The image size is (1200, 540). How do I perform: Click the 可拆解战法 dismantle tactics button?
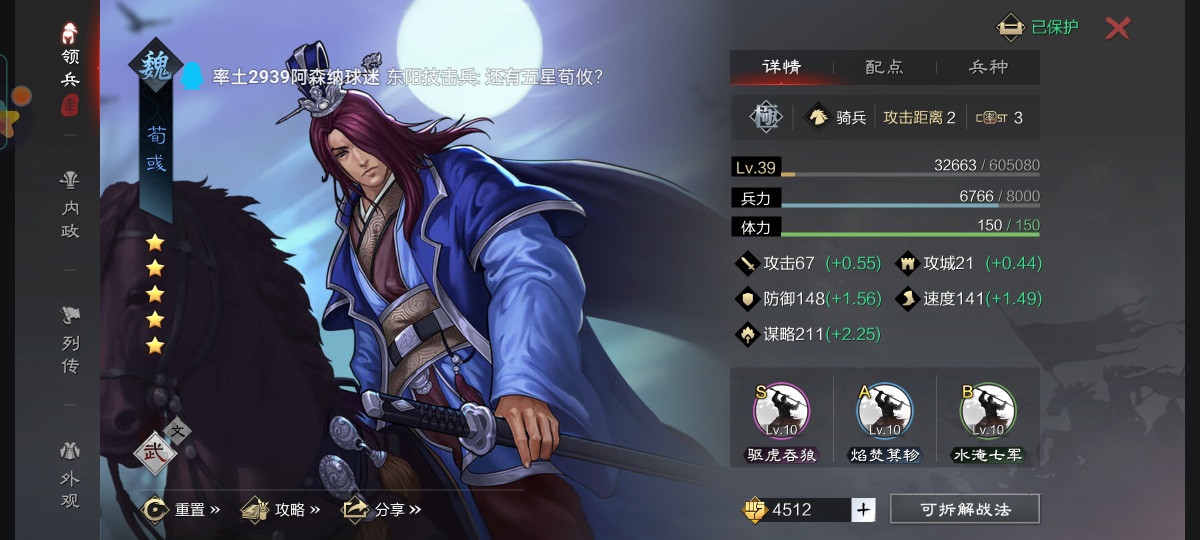964,510
